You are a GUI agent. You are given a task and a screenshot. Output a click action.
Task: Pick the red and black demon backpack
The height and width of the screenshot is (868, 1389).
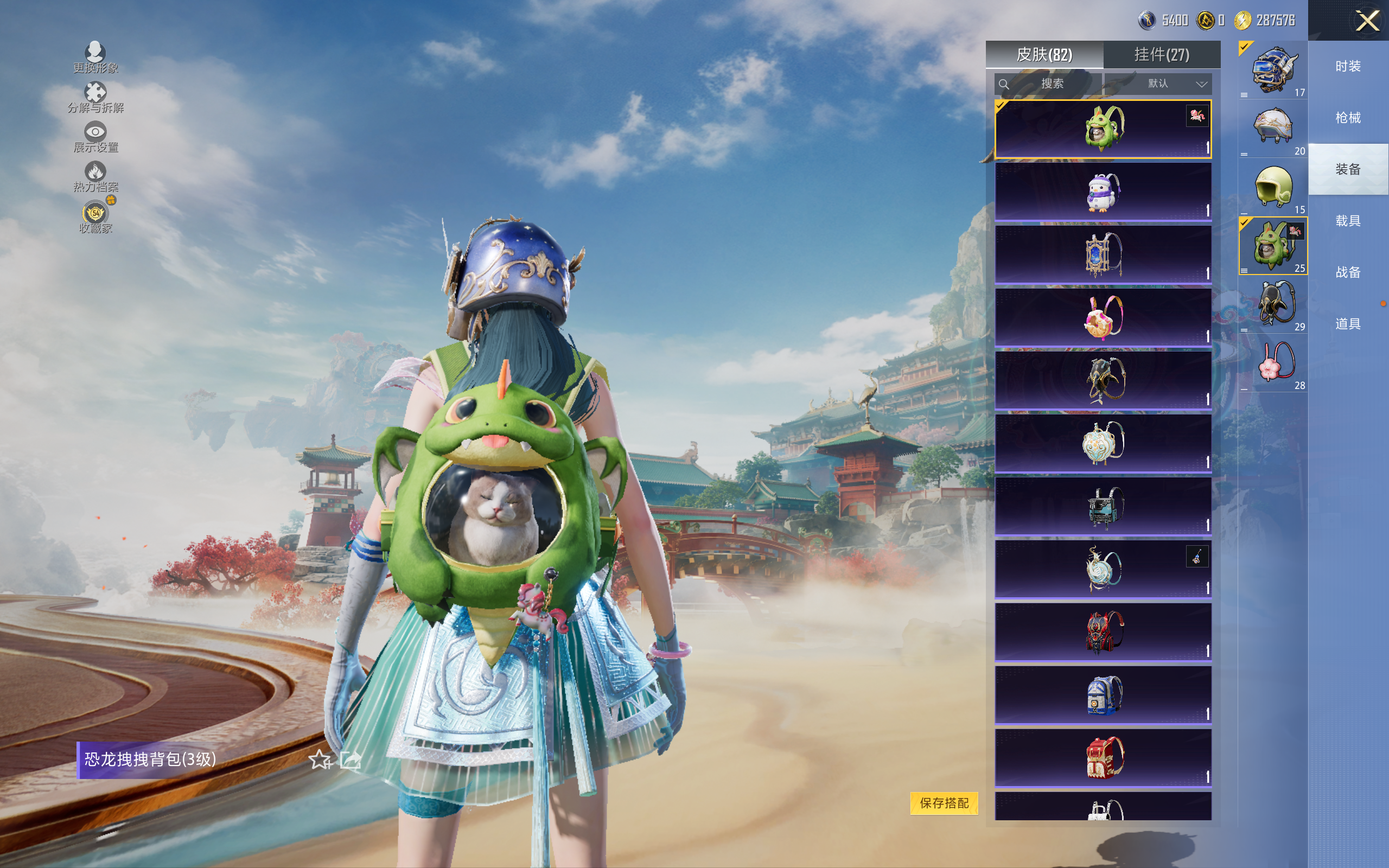click(x=1103, y=632)
